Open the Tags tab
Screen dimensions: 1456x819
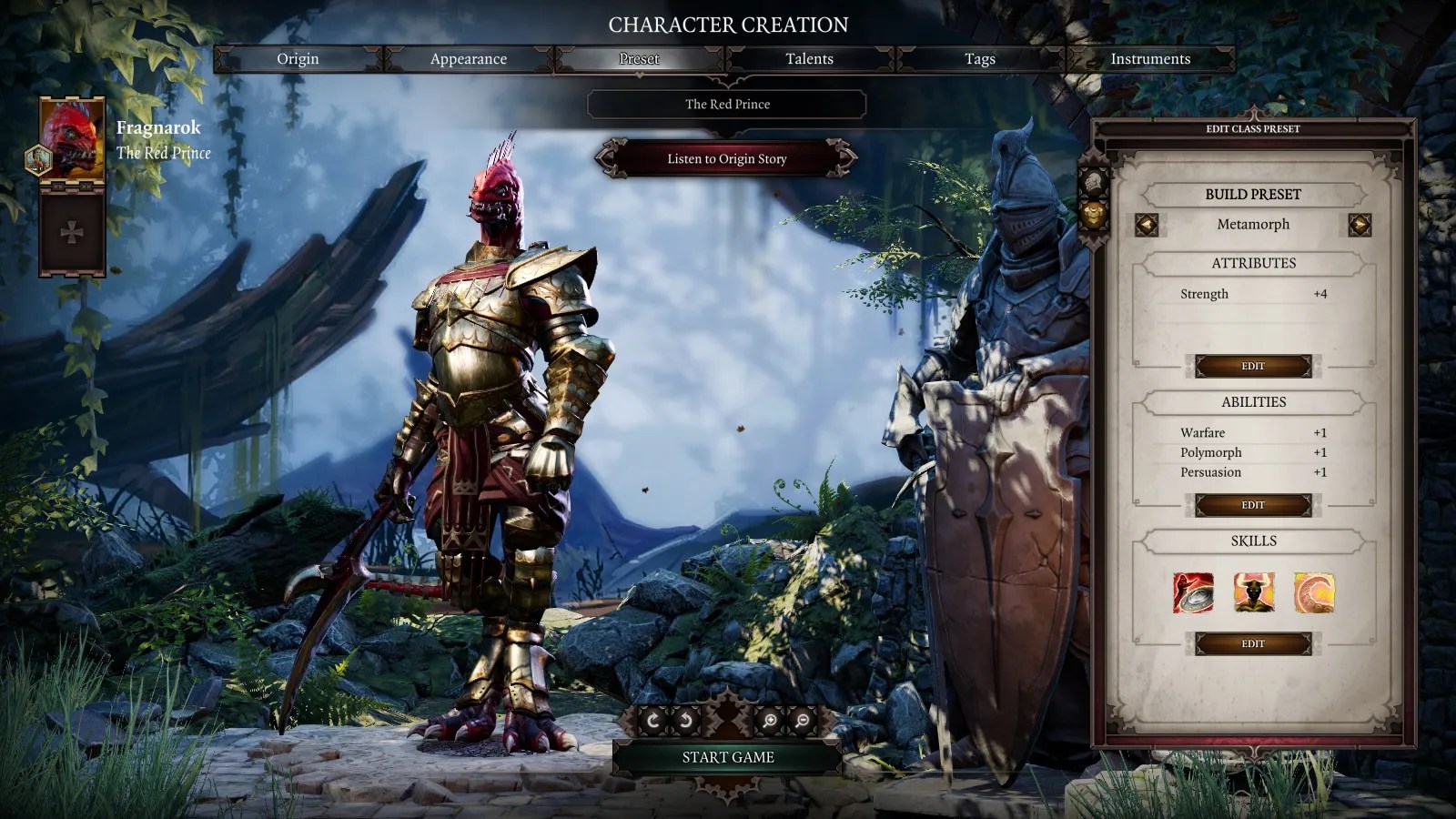click(x=979, y=59)
